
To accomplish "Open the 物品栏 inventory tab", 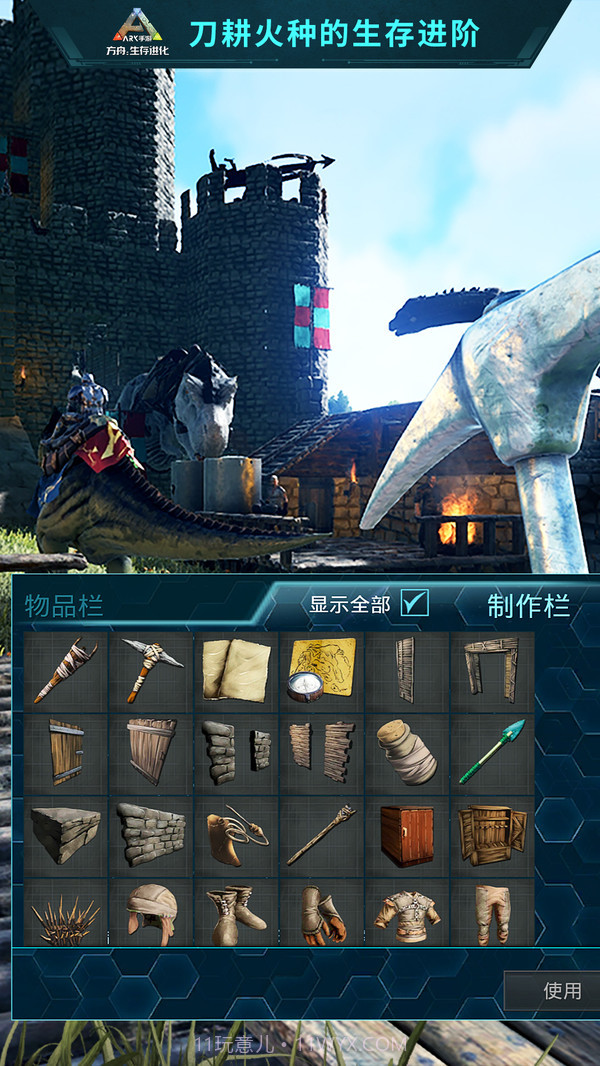I will click(65, 605).
